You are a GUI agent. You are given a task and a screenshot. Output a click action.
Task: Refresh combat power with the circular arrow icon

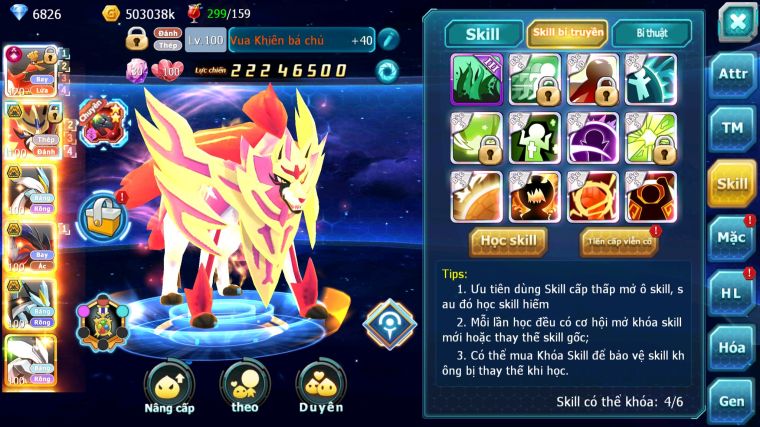(386, 70)
